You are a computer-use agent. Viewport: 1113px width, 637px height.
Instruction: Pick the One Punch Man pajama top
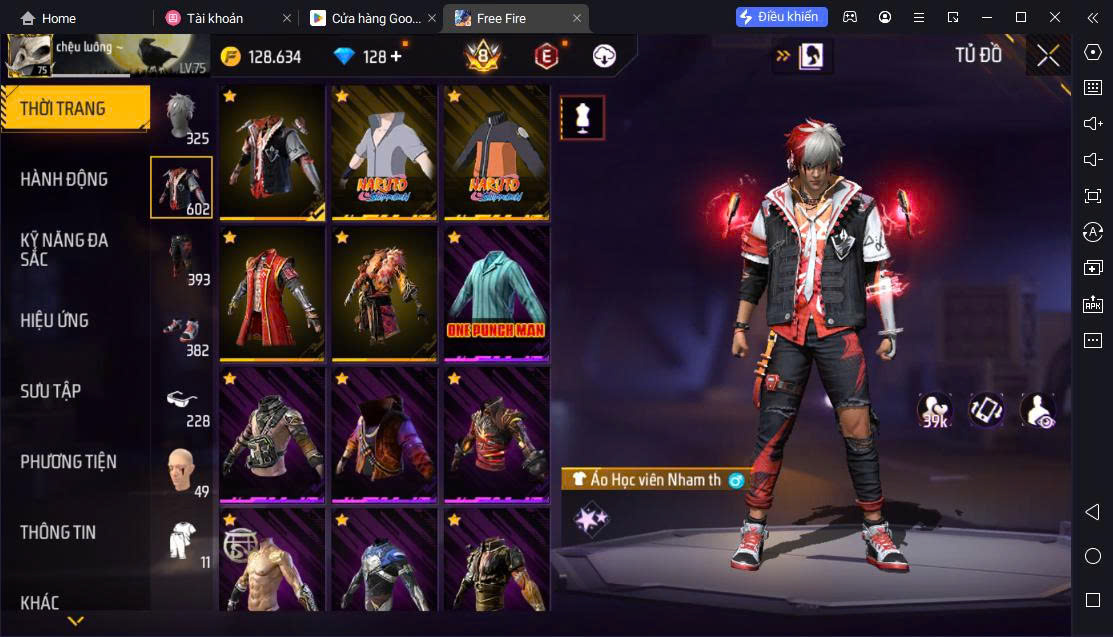(496, 293)
